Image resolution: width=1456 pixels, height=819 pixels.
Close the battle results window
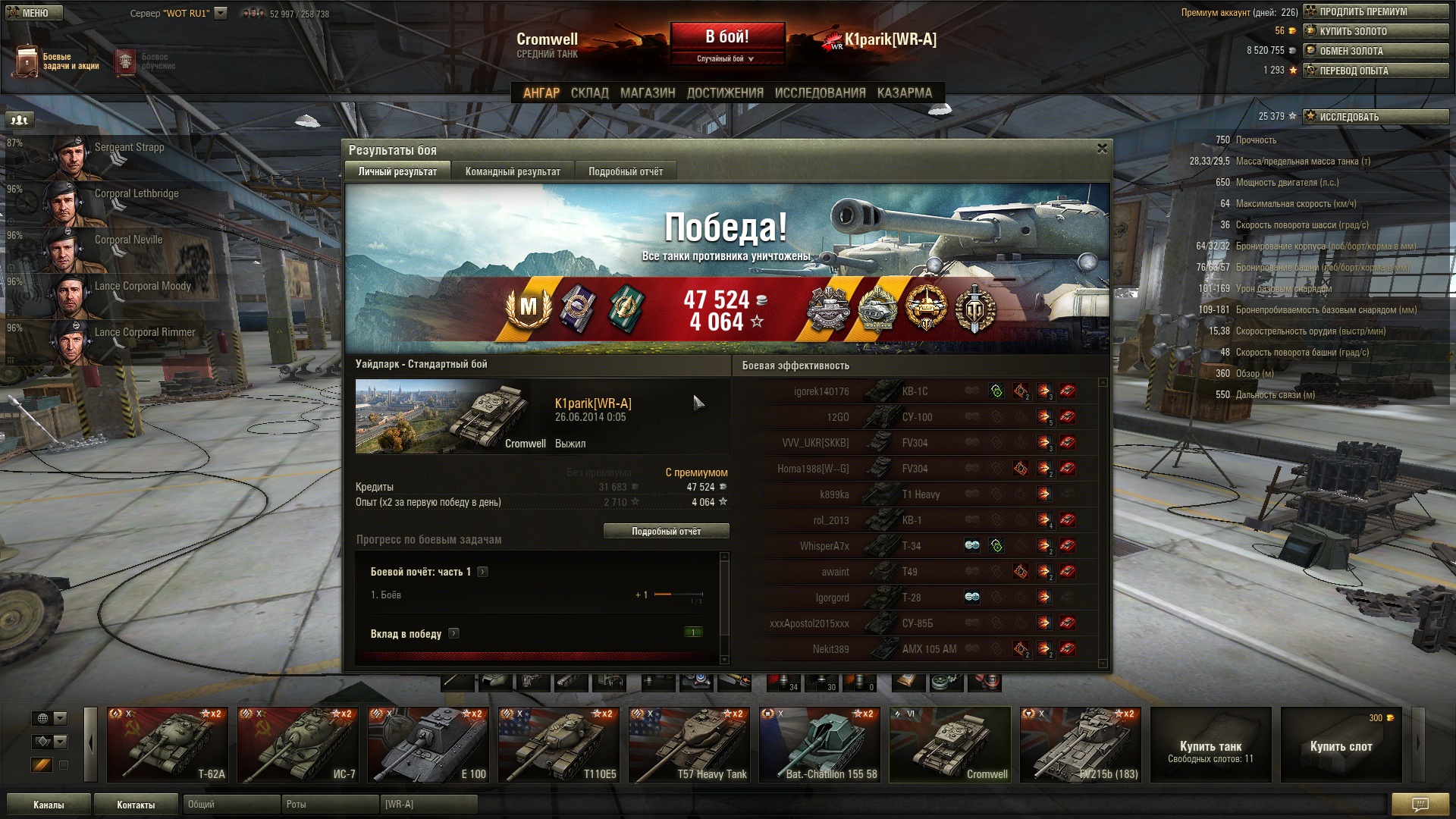point(1102,149)
